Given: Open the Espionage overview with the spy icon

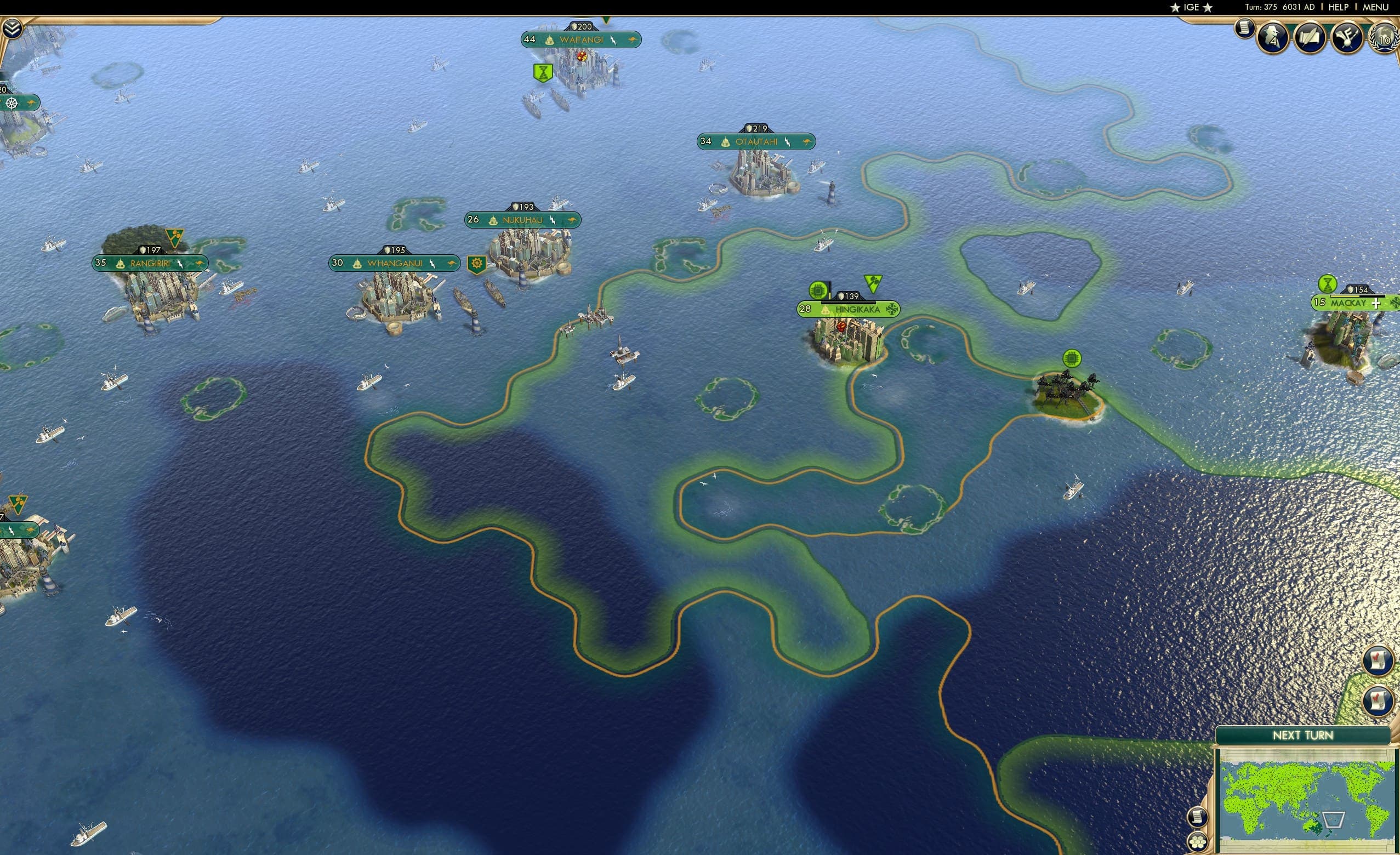Looking at the screenshot, I should point(1273,38).
